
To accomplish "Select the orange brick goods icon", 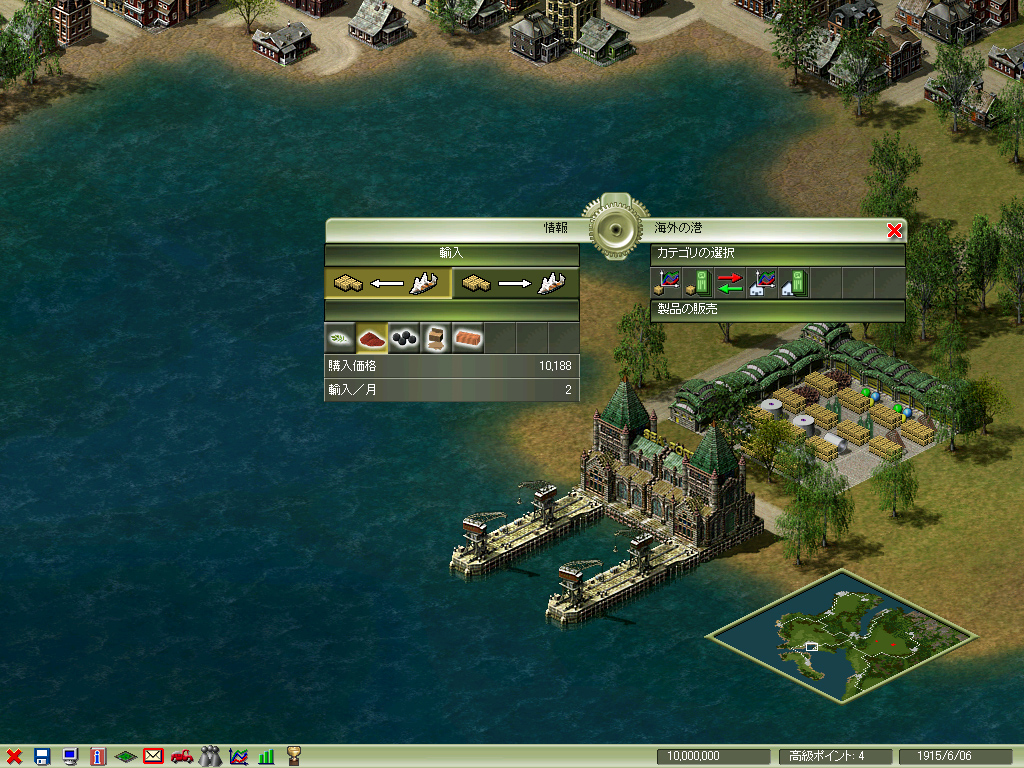I will pyautogui.click(x=468, y=338).
